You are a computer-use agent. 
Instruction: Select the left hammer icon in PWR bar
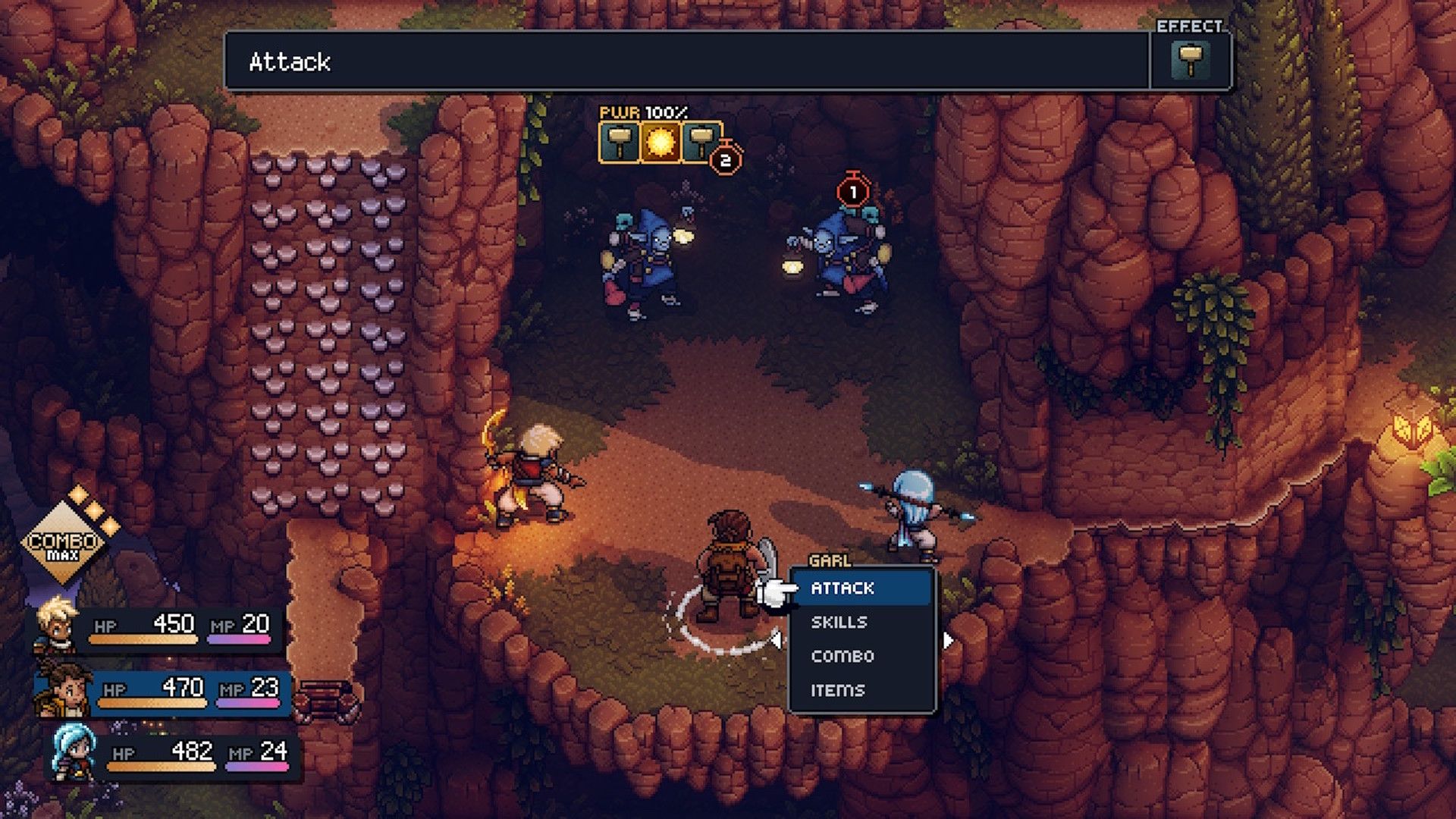point(620,143)
